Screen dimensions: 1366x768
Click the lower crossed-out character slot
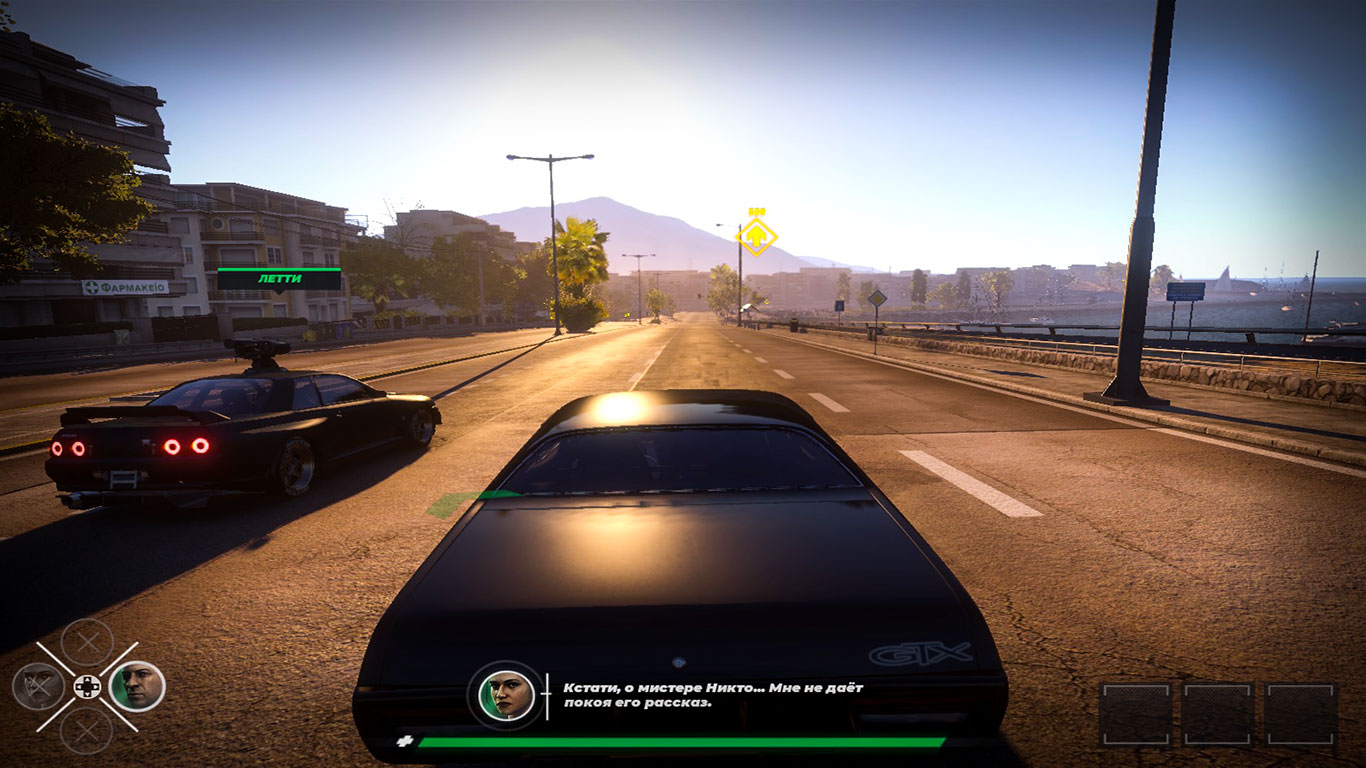[x=87, y=730]
